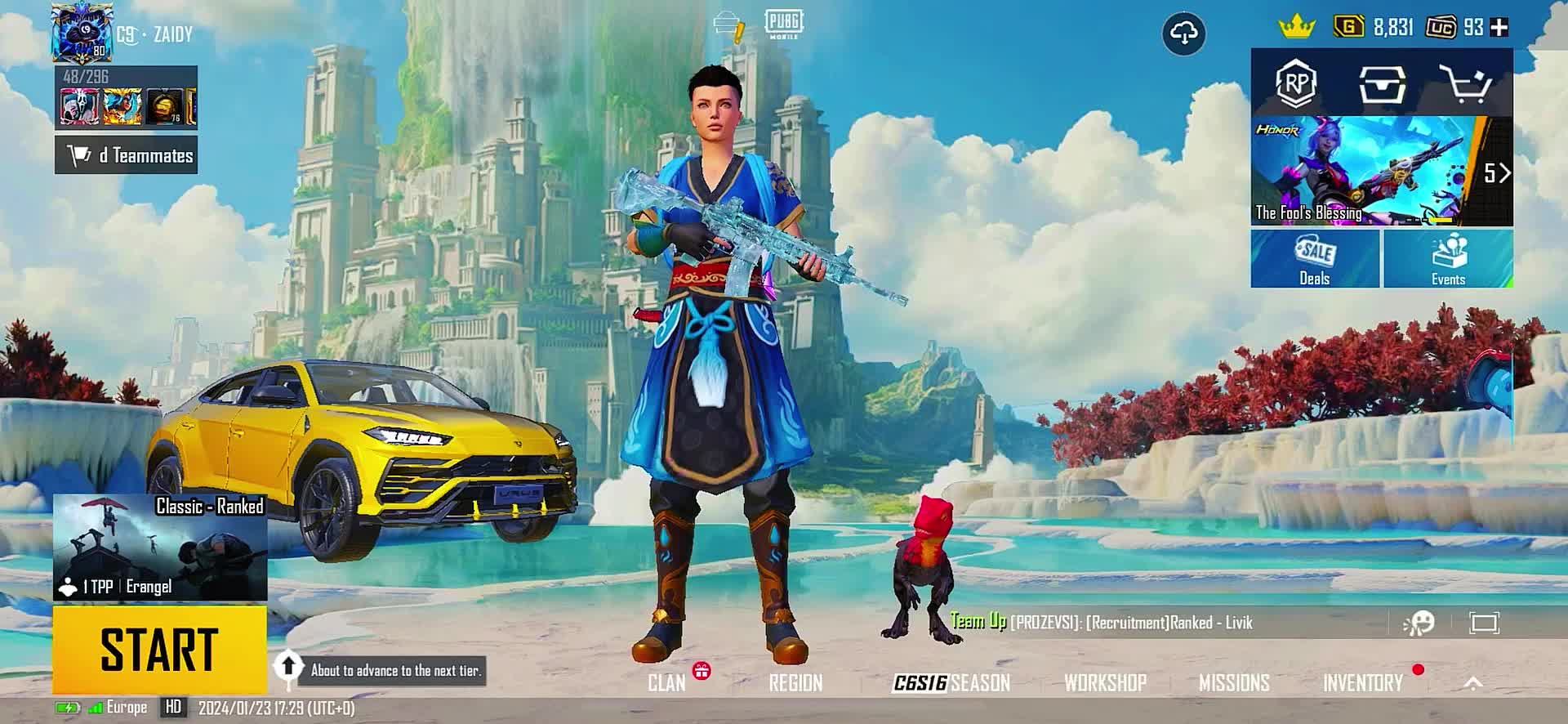Open the C6S16 Season menu
Screen dimensions: 1568x724
(951, 683)
